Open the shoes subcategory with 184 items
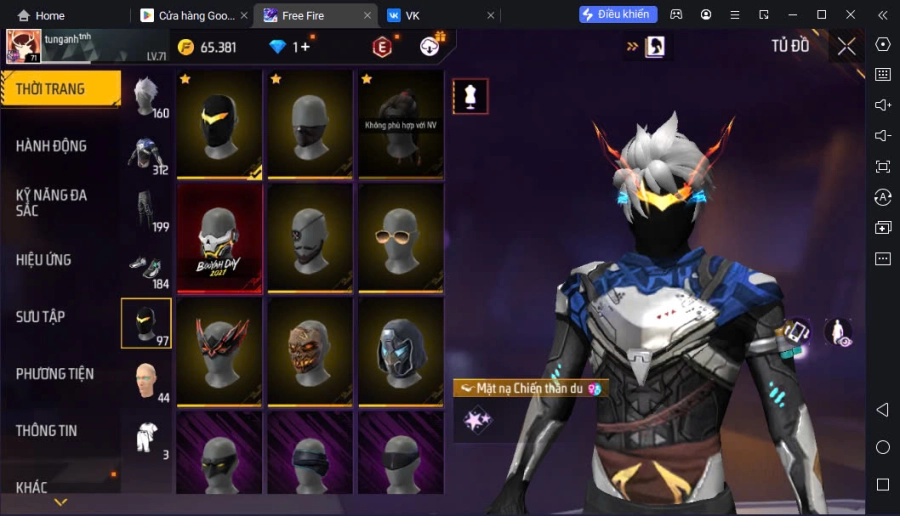Screen dimensions: 900x516 146,269
